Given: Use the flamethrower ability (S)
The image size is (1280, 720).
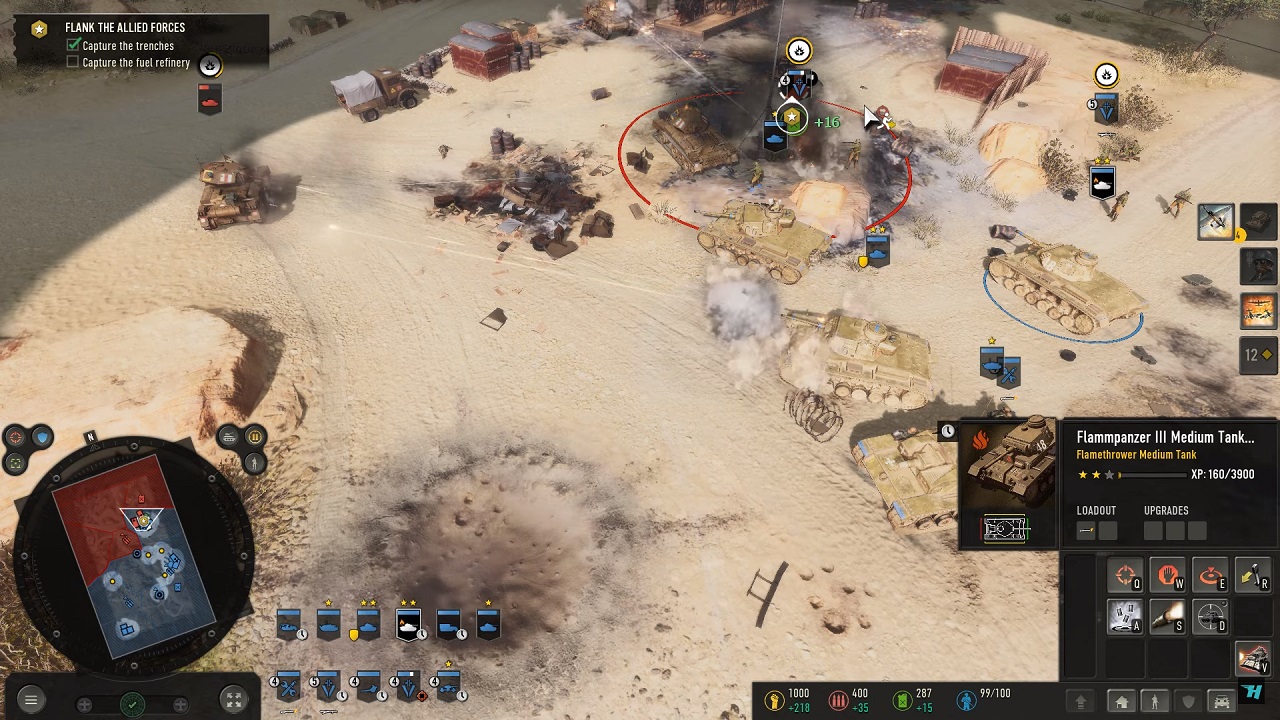Looking at the screenshot, I should coord(1168,616).
